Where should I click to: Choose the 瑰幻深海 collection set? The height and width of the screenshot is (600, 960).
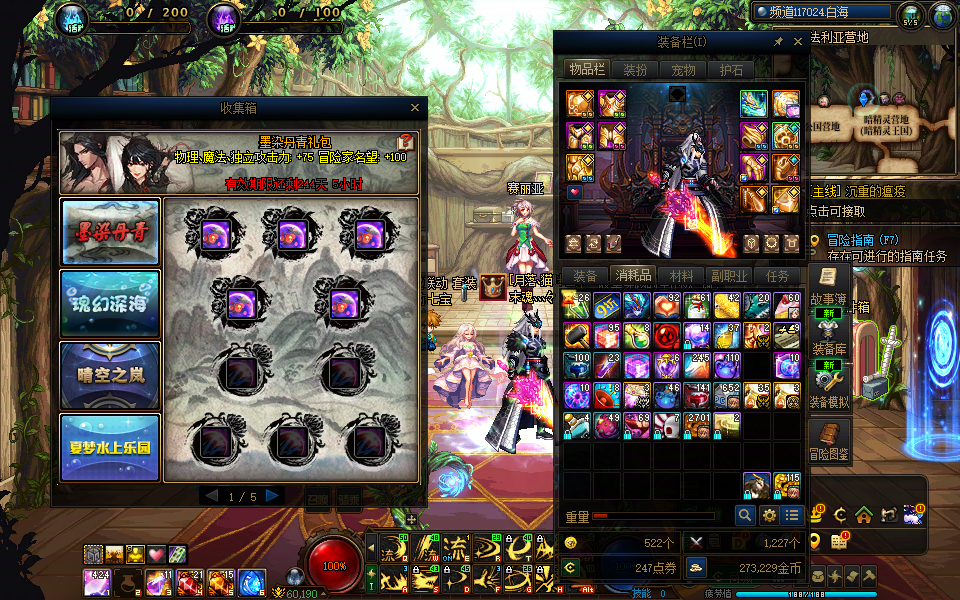point(110,303)
